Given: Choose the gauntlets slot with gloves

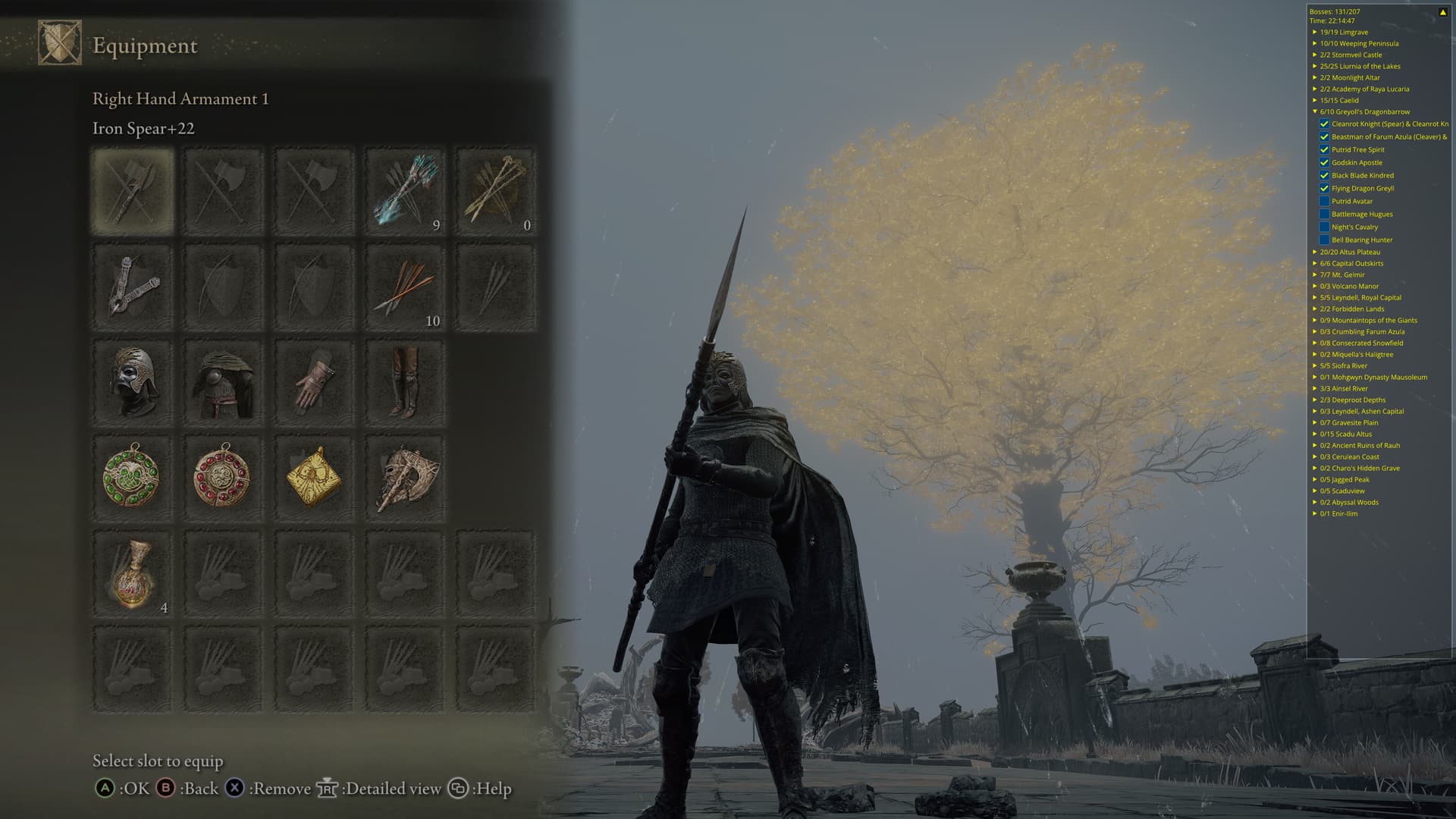Looking at the screenshot, I should pyautogui.click(x=314, y=382).
